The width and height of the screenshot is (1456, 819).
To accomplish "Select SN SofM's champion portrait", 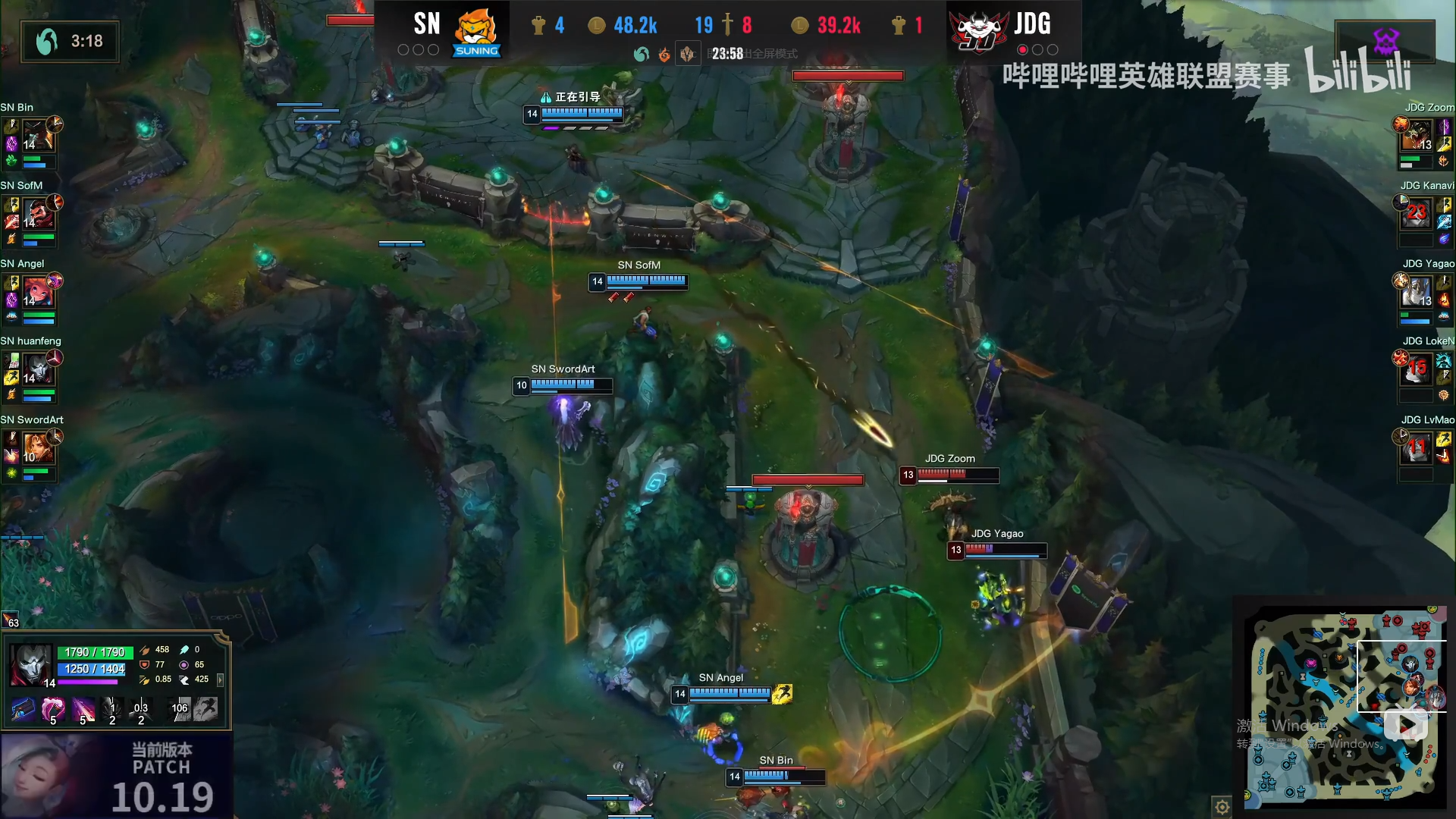I will 37,213.
